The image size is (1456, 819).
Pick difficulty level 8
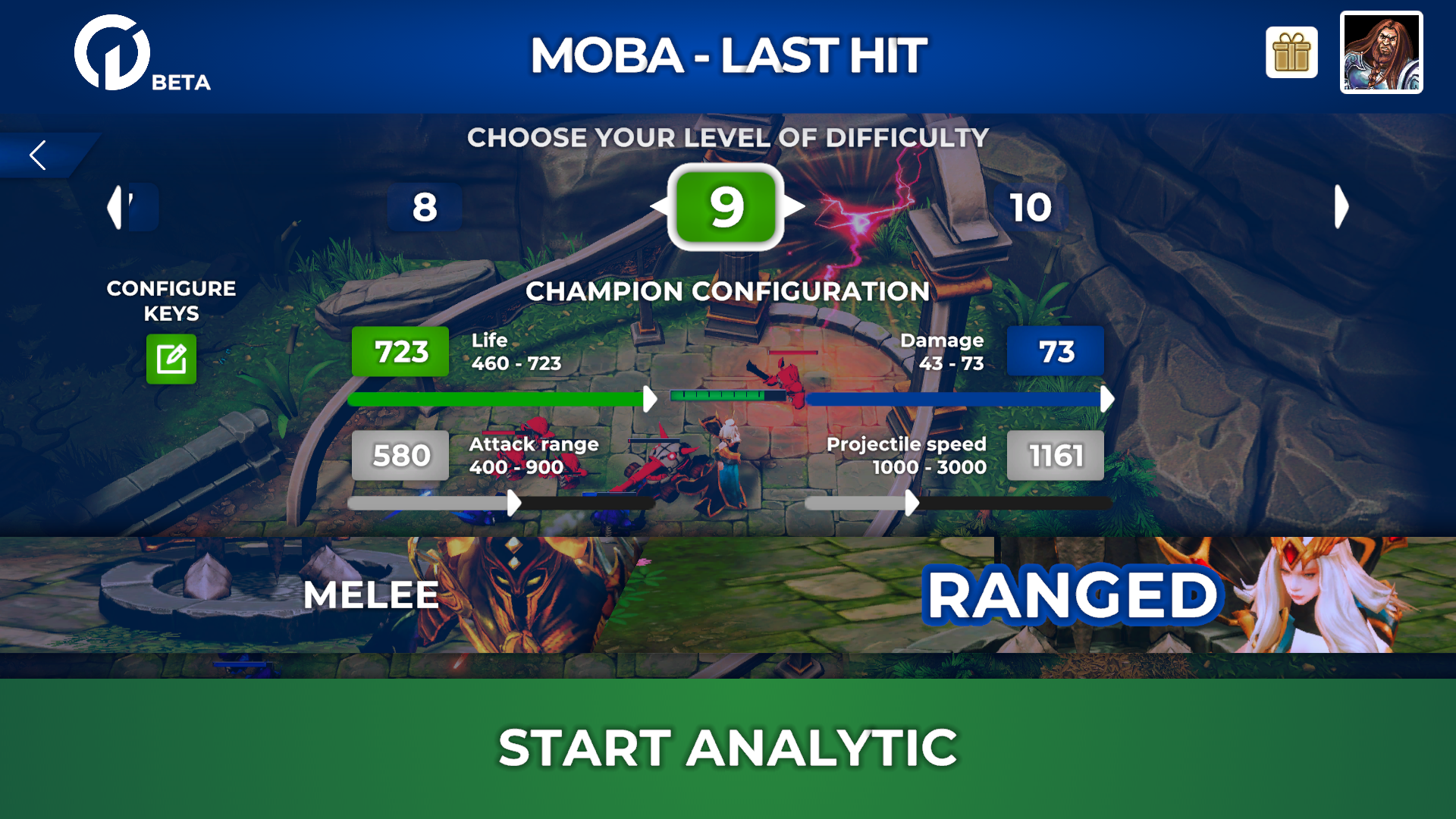click(425, 207)
